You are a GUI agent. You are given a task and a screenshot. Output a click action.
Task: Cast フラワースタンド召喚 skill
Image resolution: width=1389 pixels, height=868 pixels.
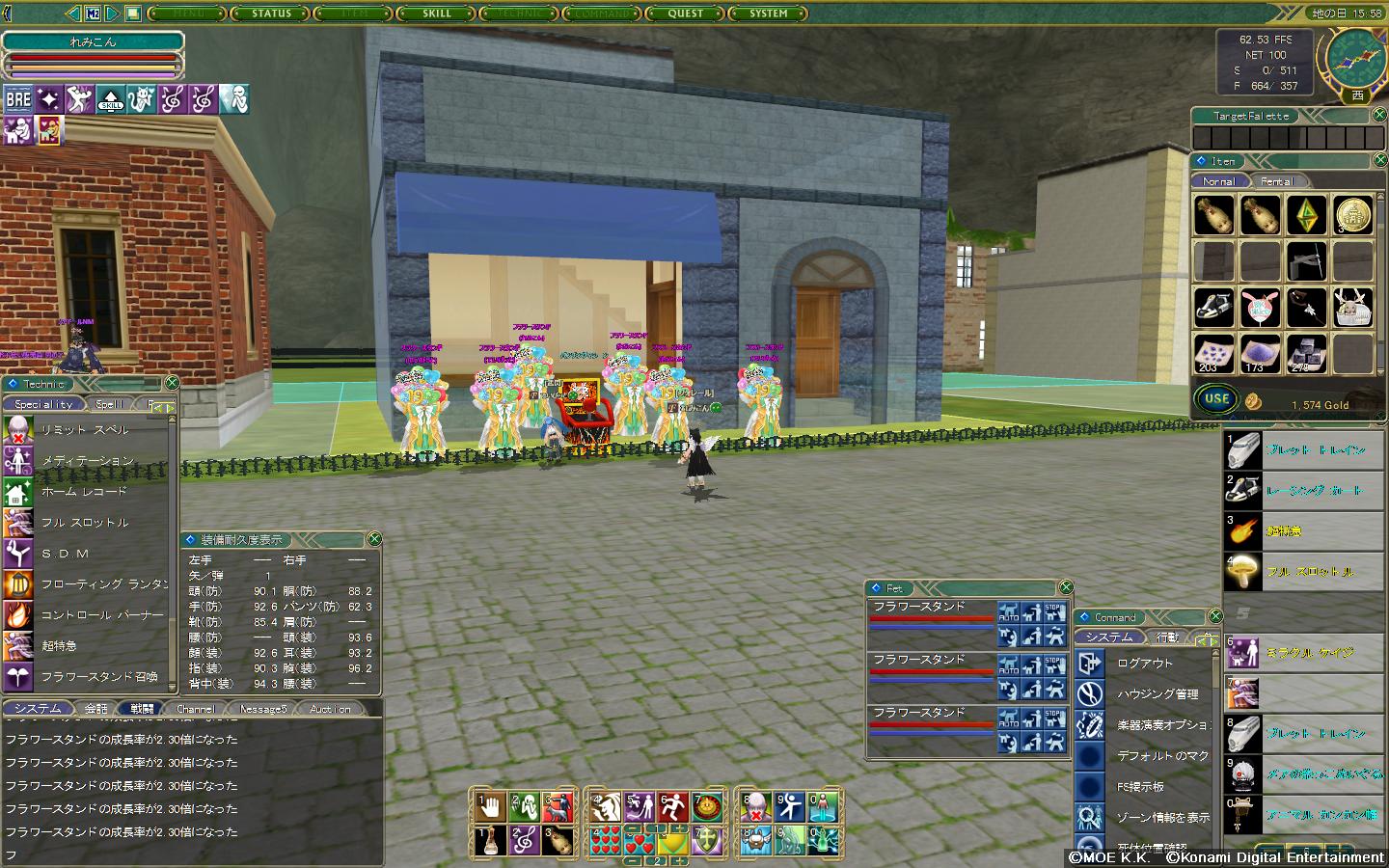point(98,677)
